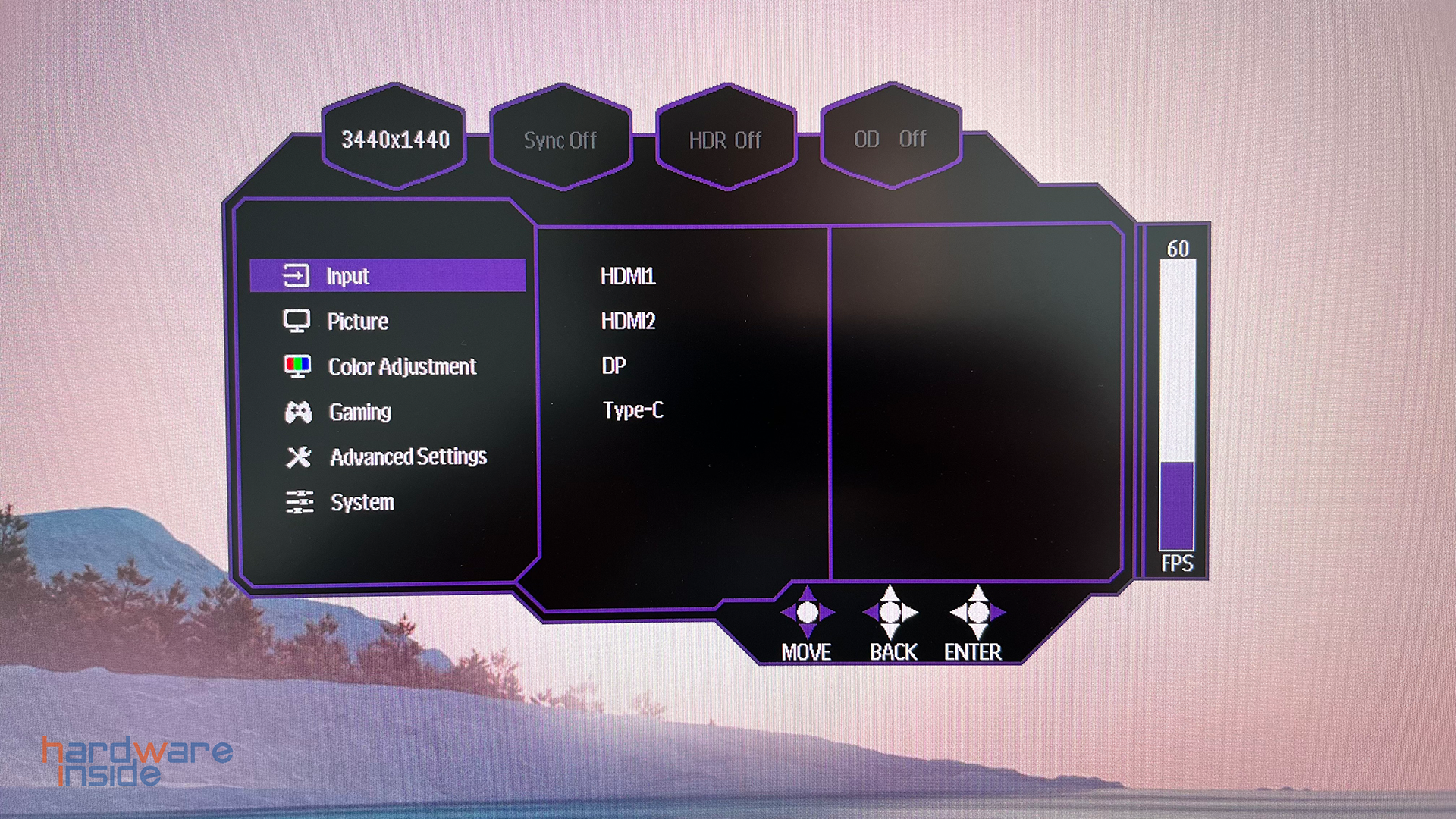Click the 3440x1440 resolution badge

click(x=395, y=140)
